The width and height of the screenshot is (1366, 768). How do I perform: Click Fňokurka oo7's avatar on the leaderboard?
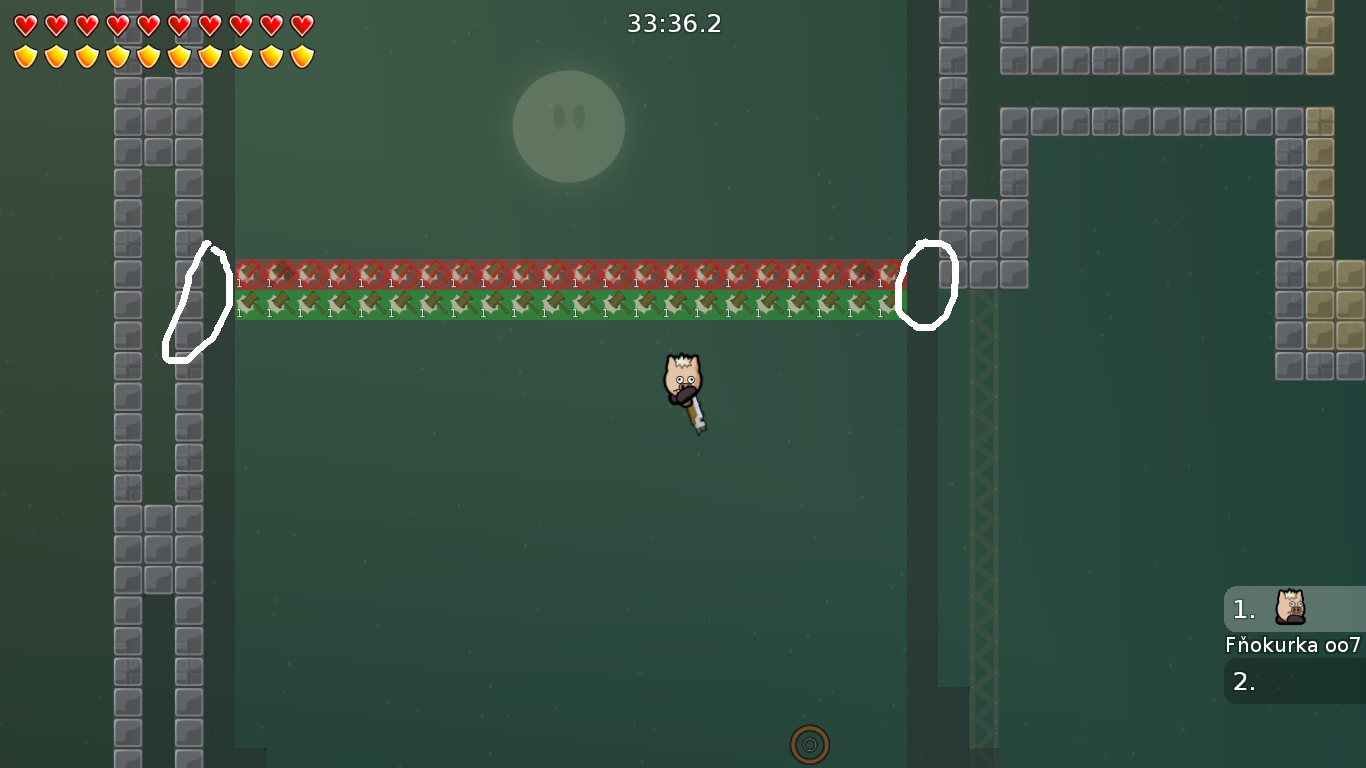click(x=1289, y=608)
